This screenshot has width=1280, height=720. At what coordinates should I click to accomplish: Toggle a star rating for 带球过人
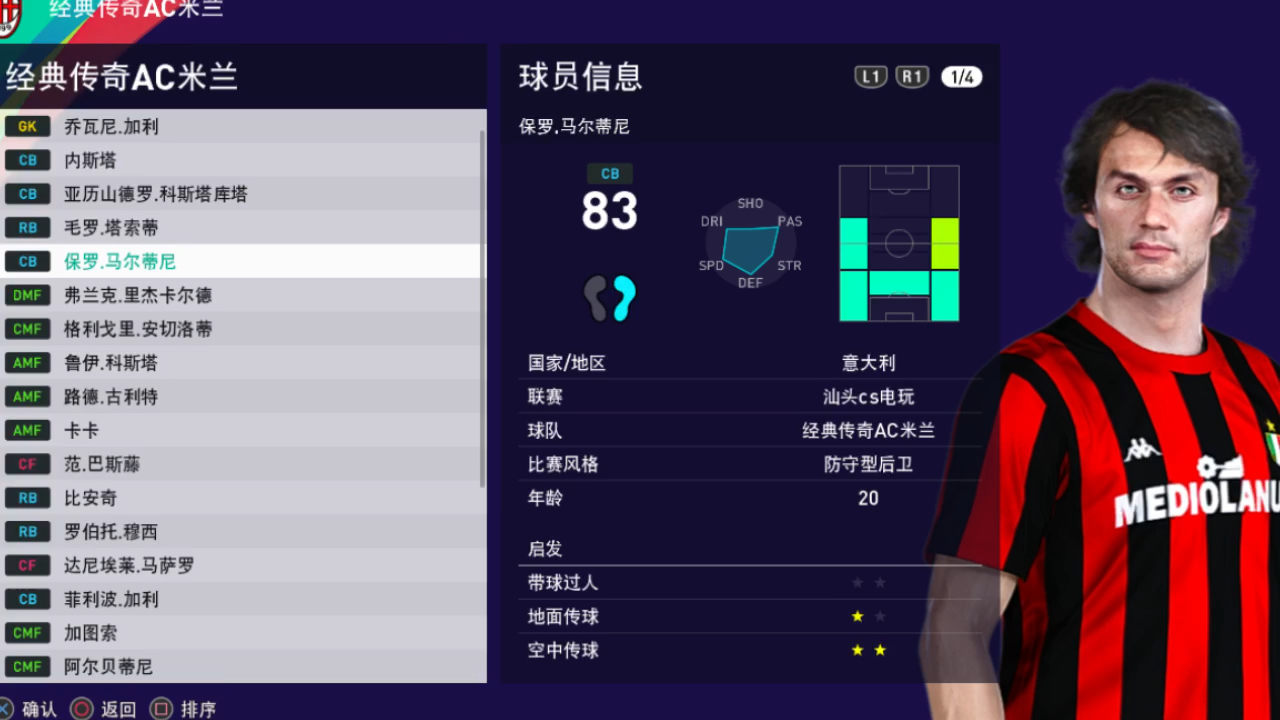857,582
